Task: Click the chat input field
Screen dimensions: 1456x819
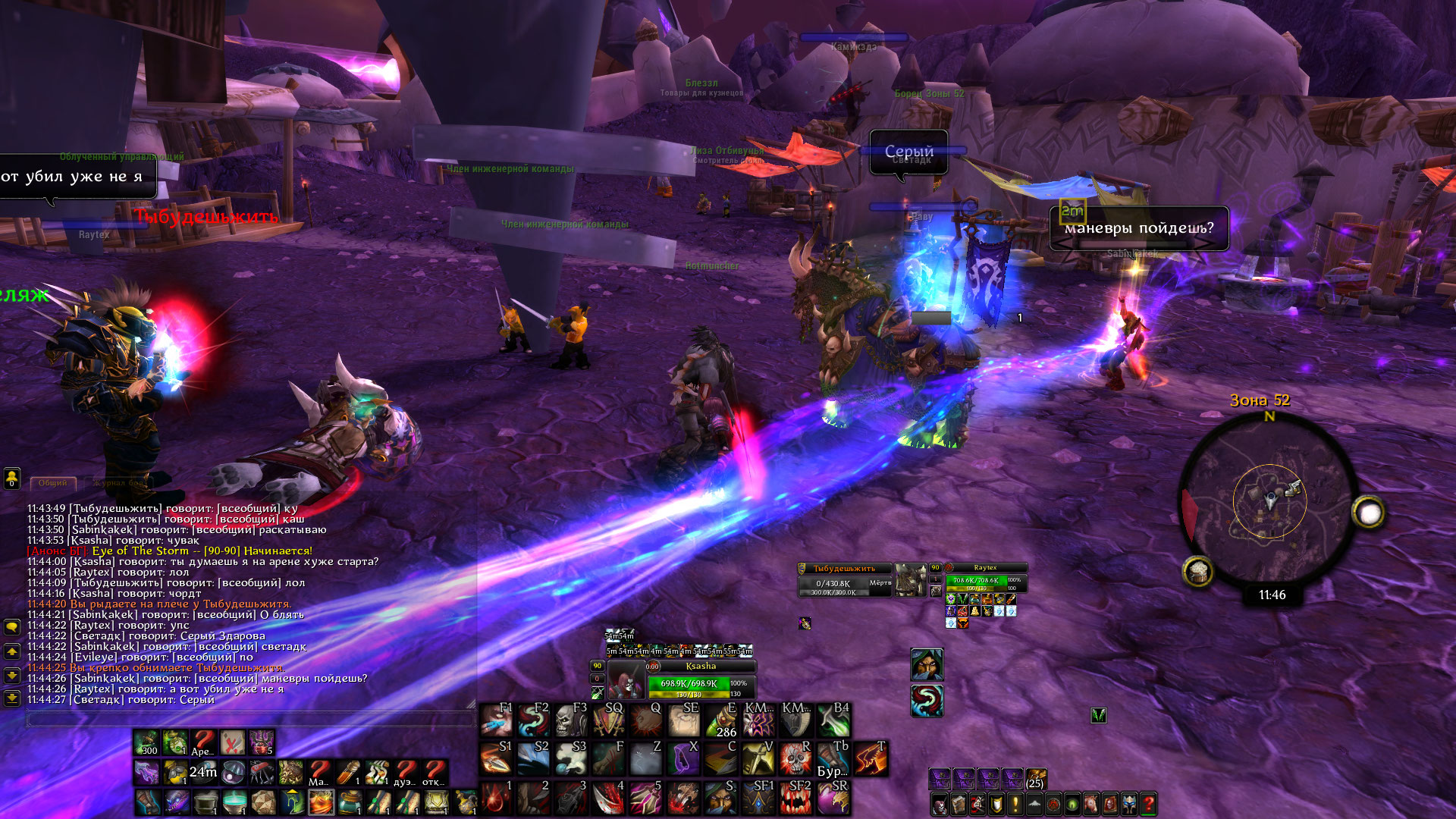Action: [x=250, y=718]
